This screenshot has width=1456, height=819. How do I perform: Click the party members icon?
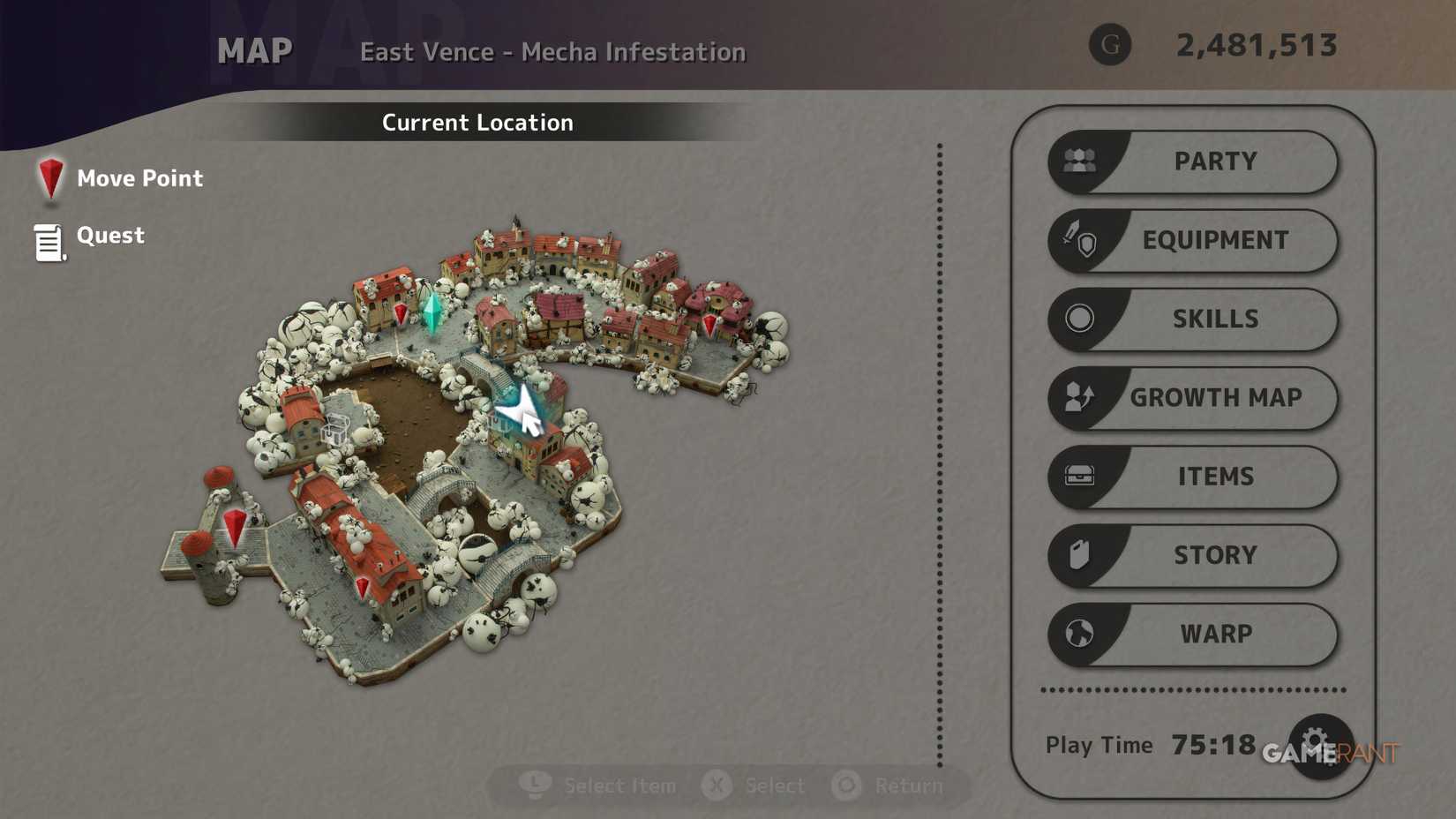tap(1078, 162)
